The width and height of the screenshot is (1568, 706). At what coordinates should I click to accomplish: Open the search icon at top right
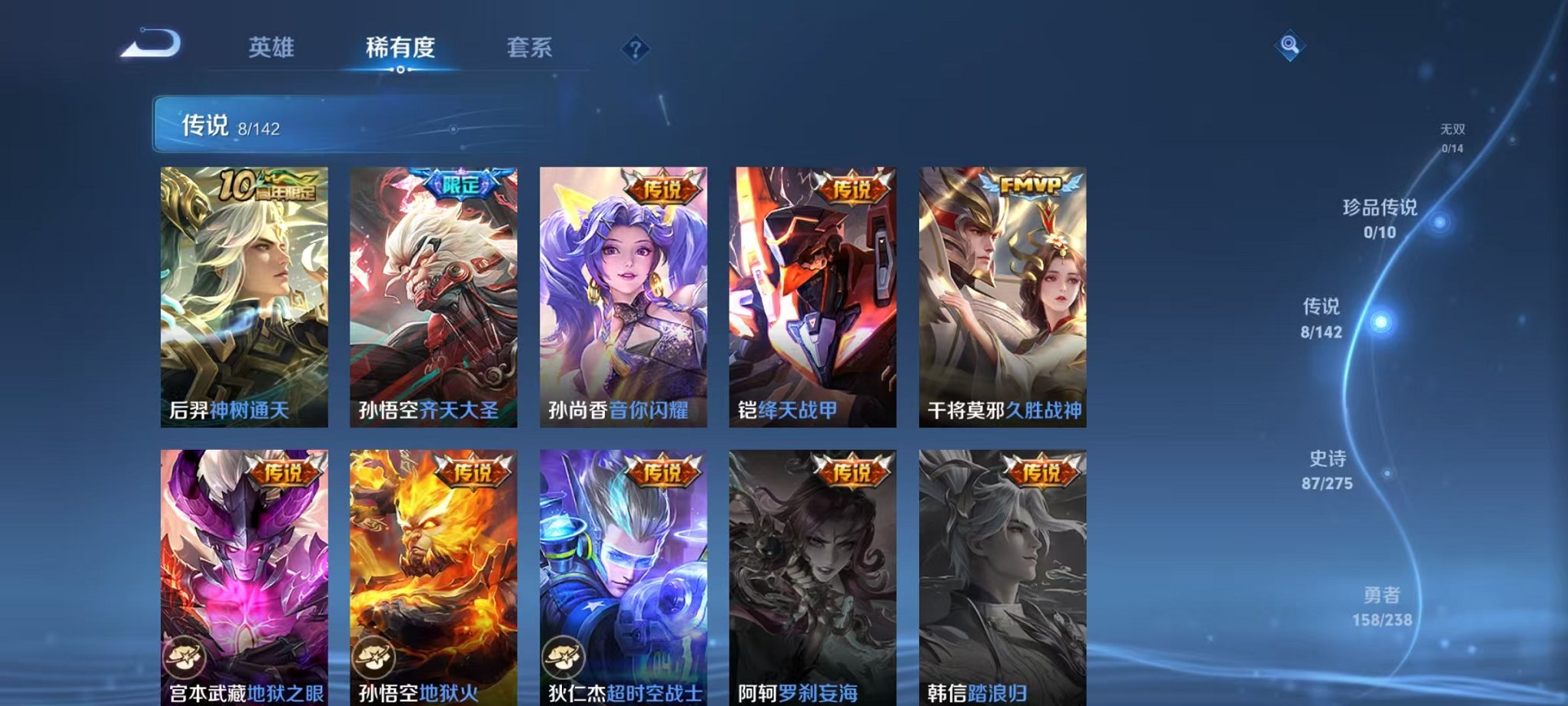point(1291,46)
